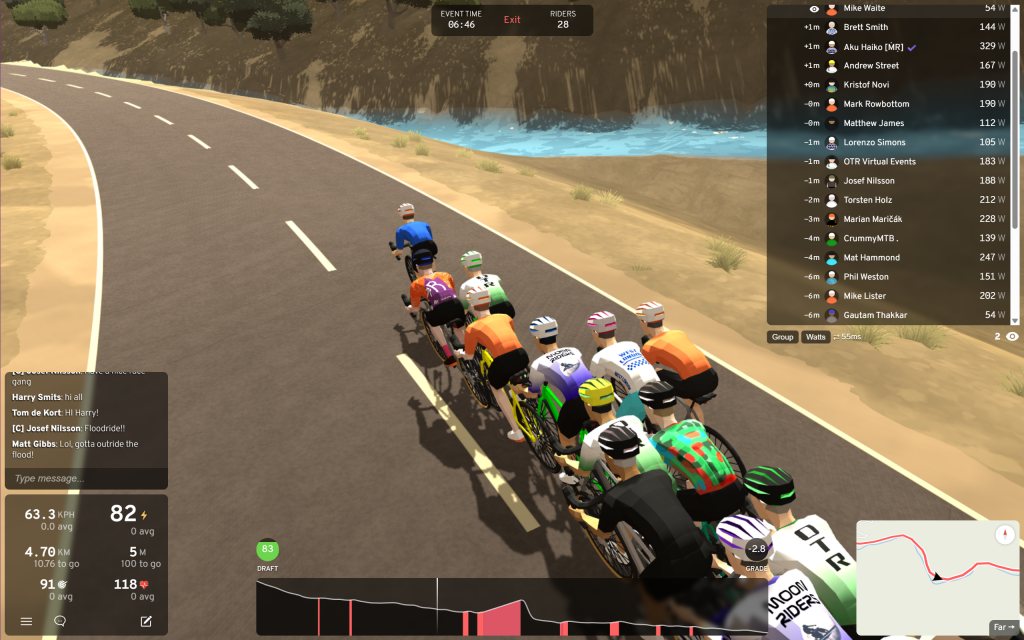Choose OTR Virtual Events from the rider list

coord(879,162)
